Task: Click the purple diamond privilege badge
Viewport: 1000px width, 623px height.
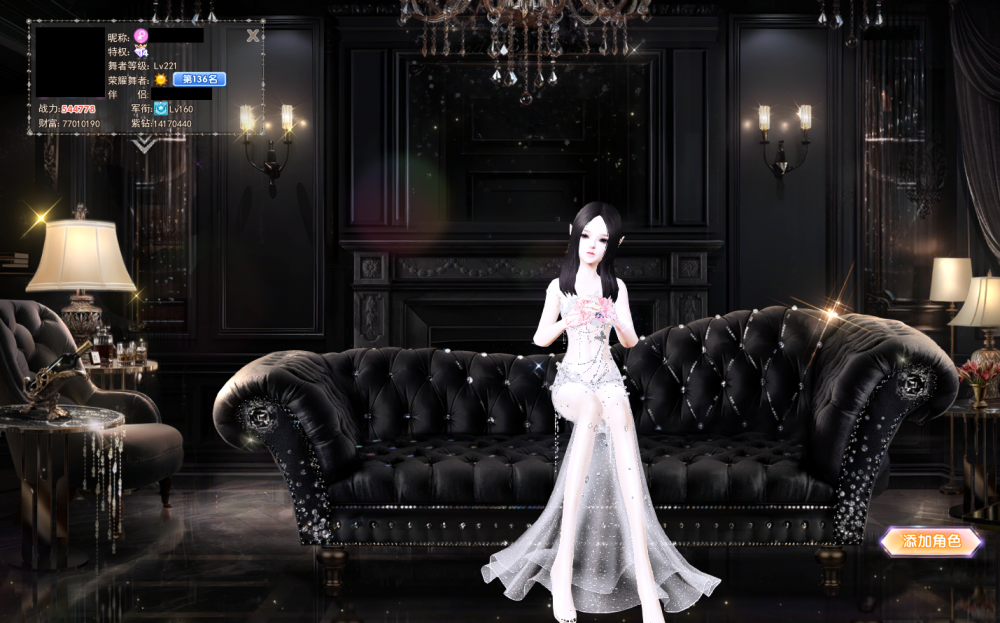Action: pyautogui.click(x=141, y=51)
